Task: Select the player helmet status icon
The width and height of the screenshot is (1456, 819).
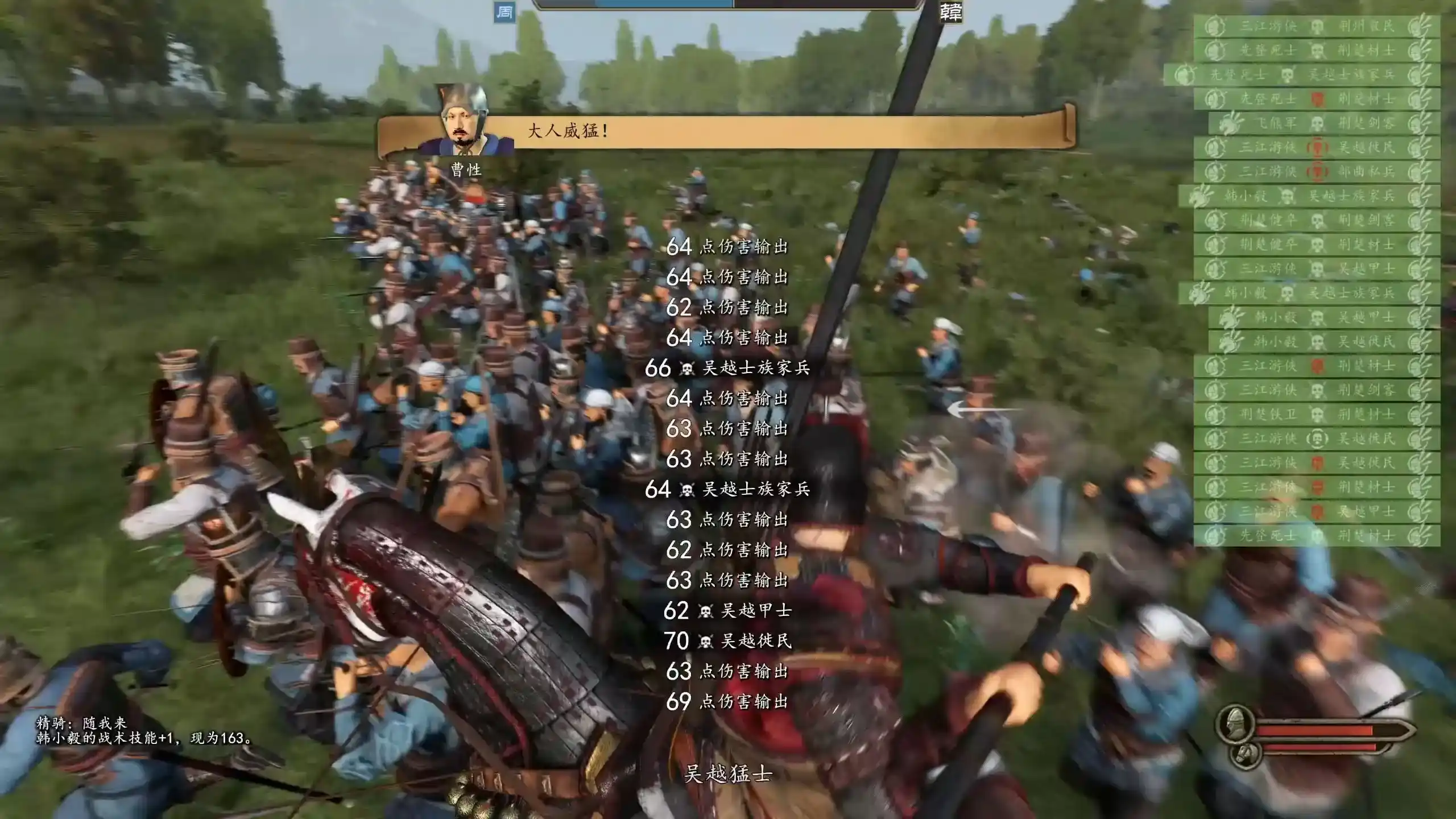Action: coord(1235,723)
